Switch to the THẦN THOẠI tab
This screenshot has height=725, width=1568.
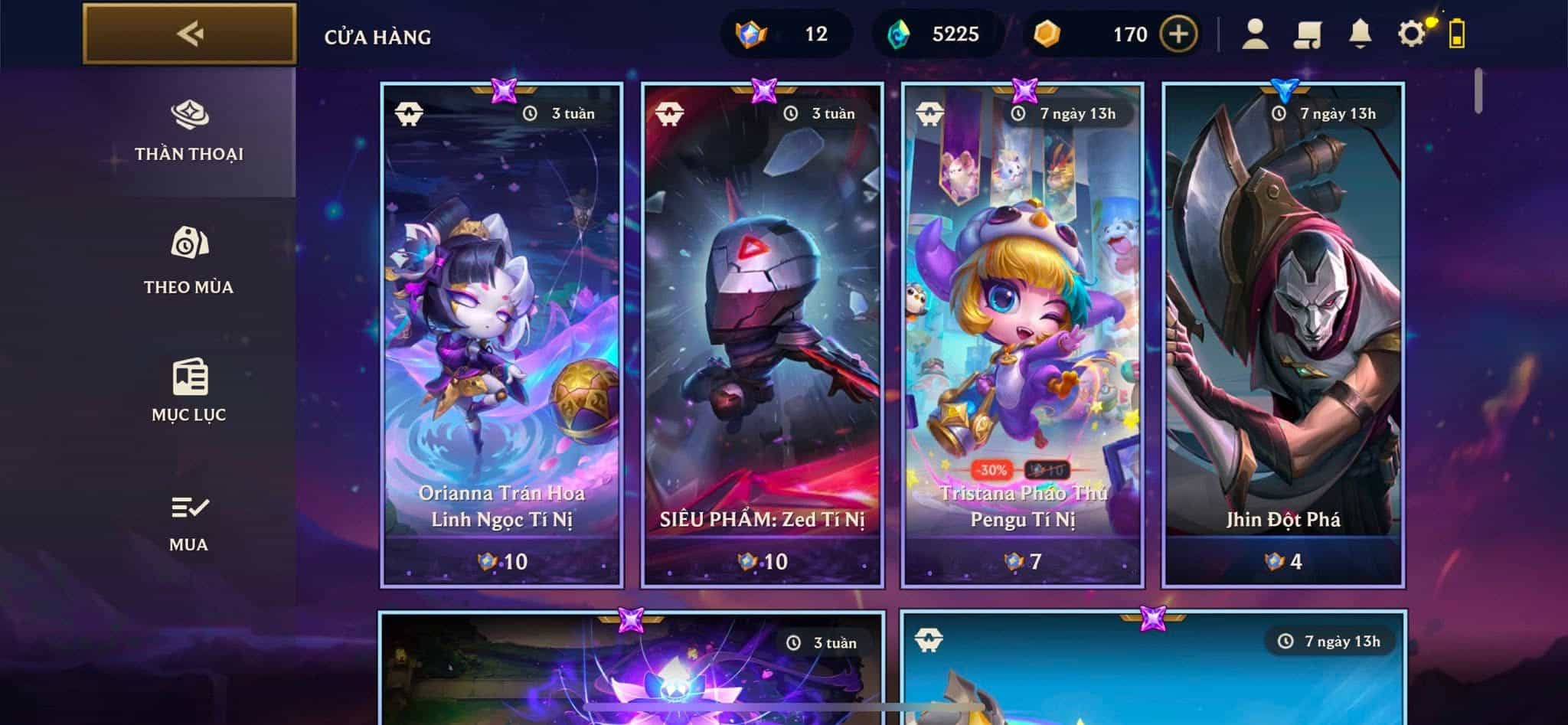point(189,132)
